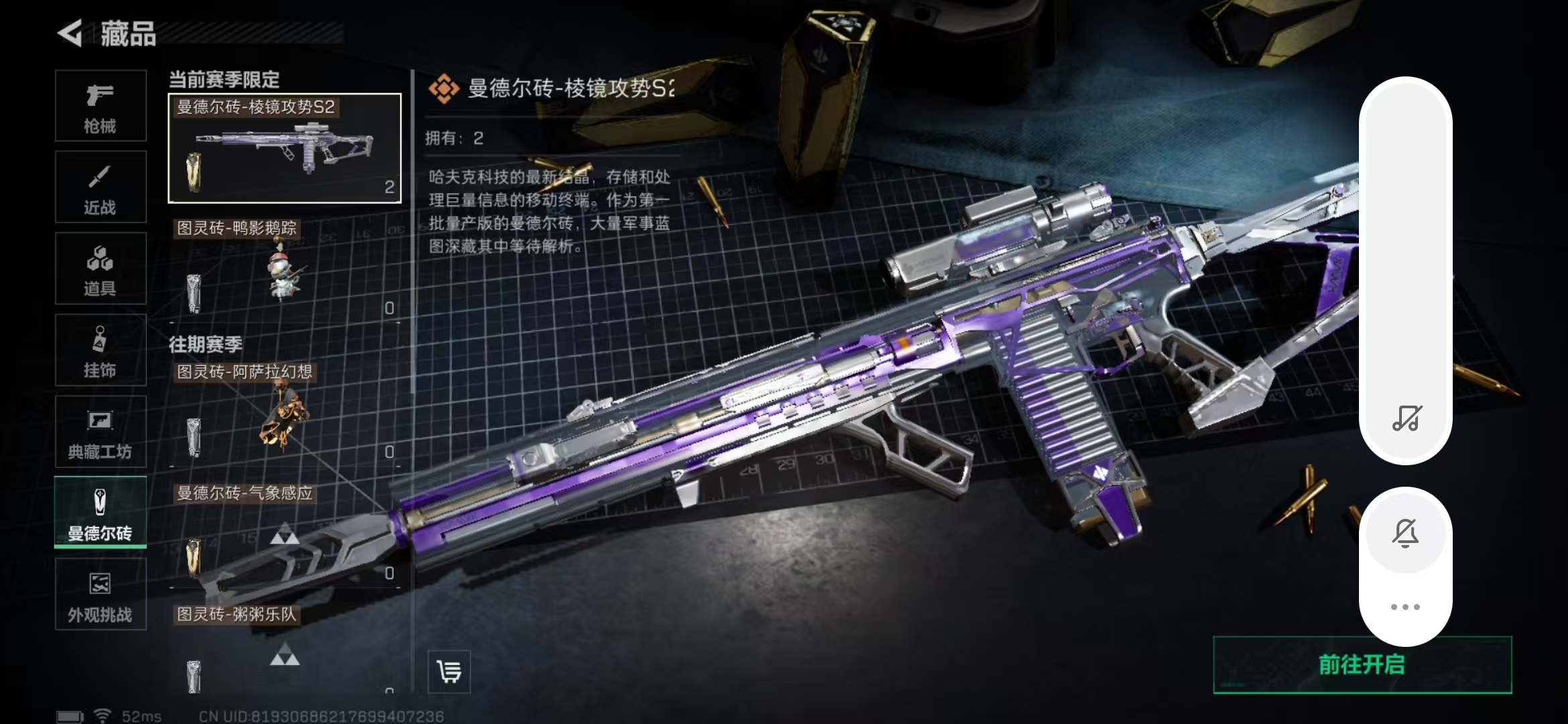Switch to the 枪械 category tab
This screenshot has width=1568, height=724.
[x=101, y=106]
